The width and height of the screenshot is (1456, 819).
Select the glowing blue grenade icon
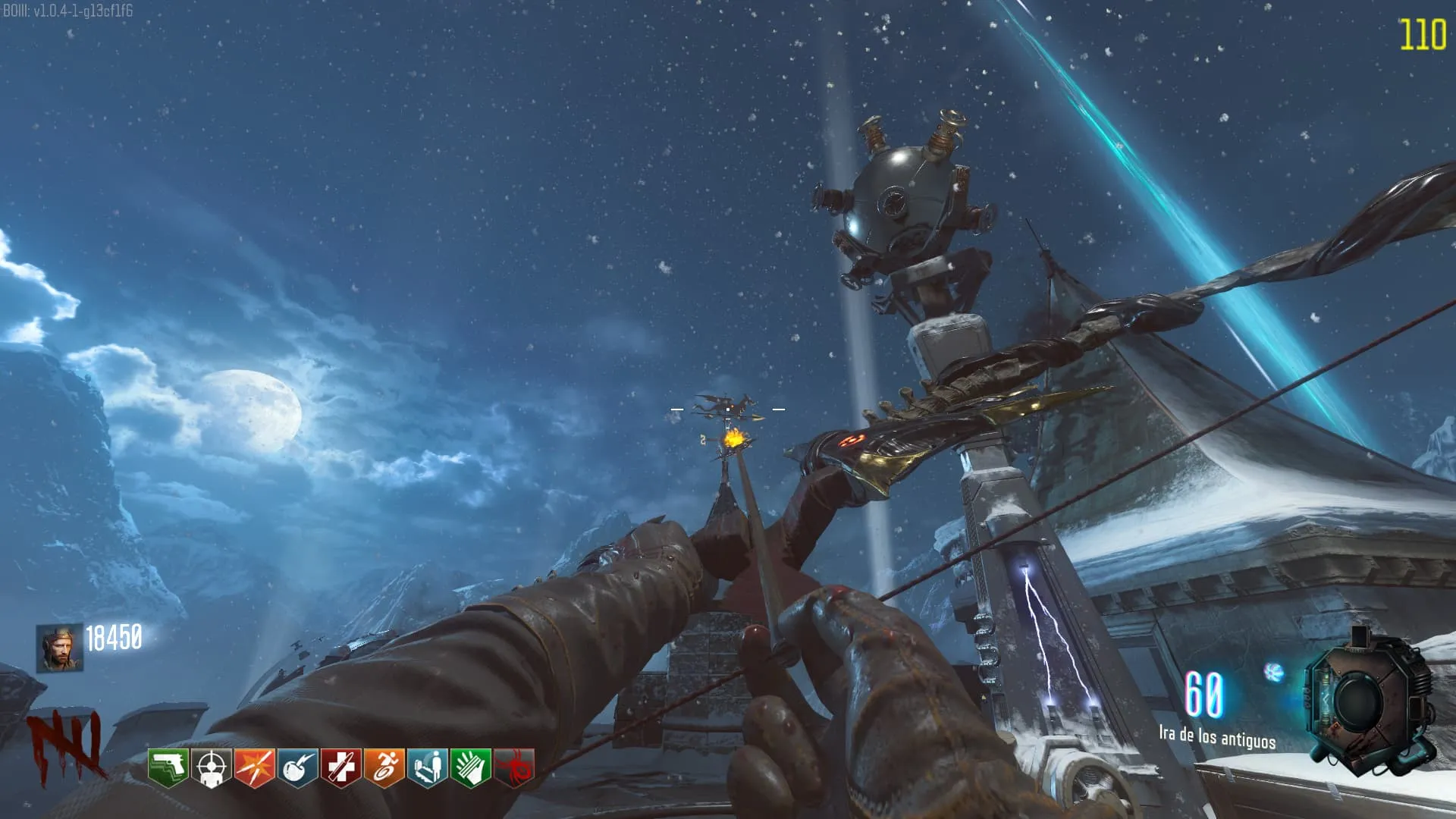click(1274, 672)
